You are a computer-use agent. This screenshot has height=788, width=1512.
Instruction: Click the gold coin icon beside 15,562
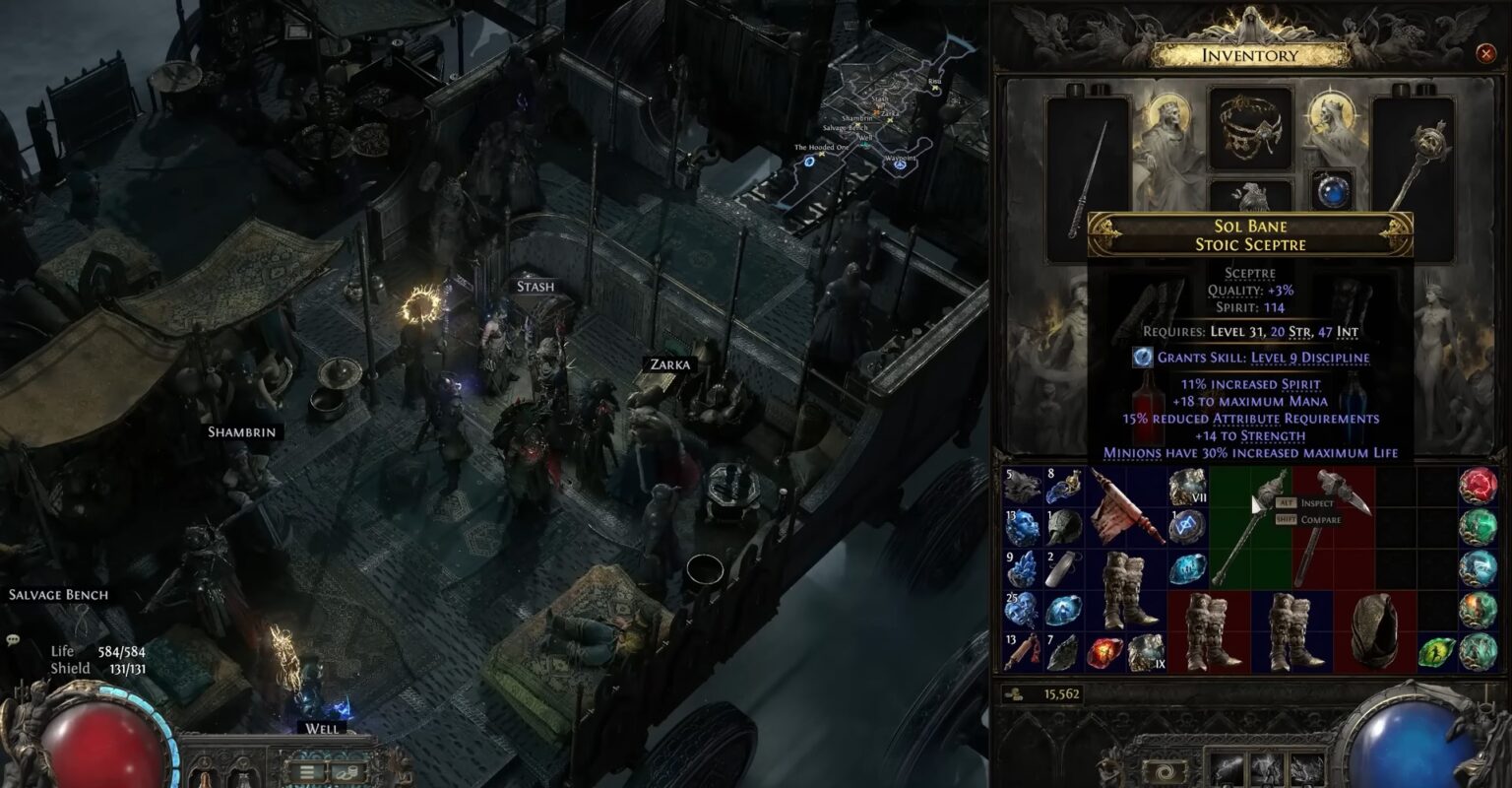pyautogui.click(x=1013, y=693)
